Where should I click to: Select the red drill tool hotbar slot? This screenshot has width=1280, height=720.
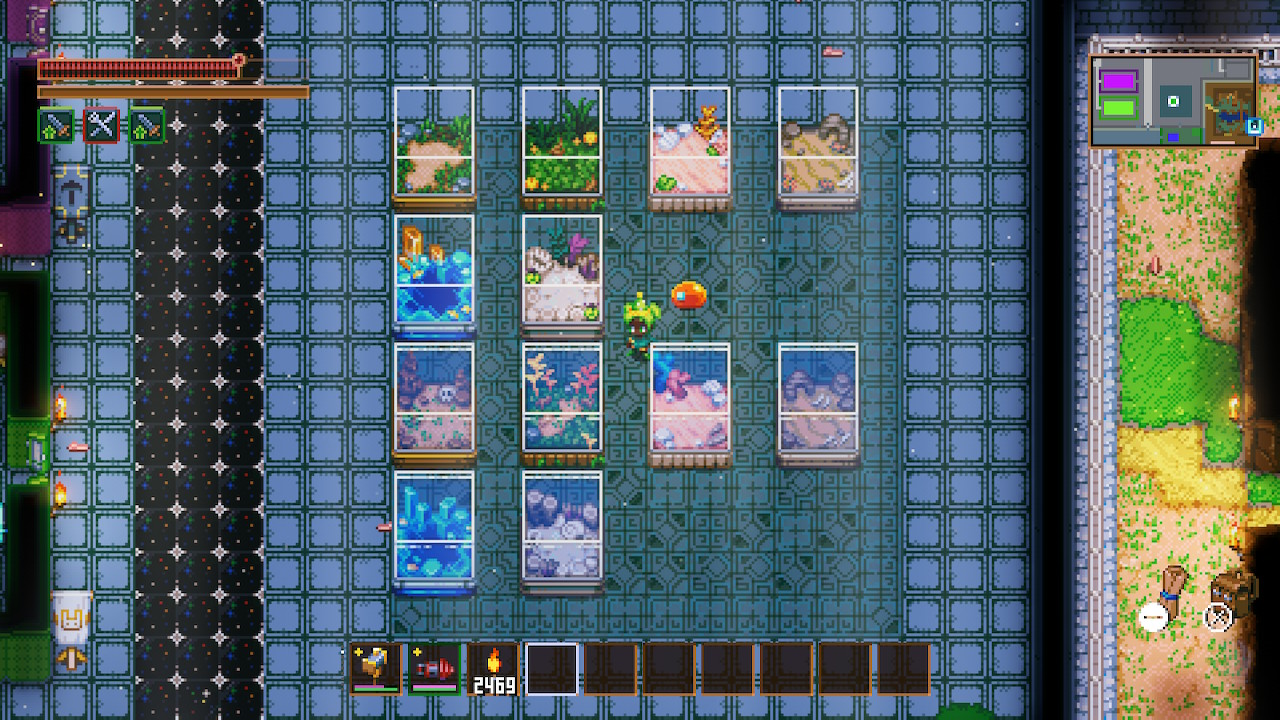434,669
